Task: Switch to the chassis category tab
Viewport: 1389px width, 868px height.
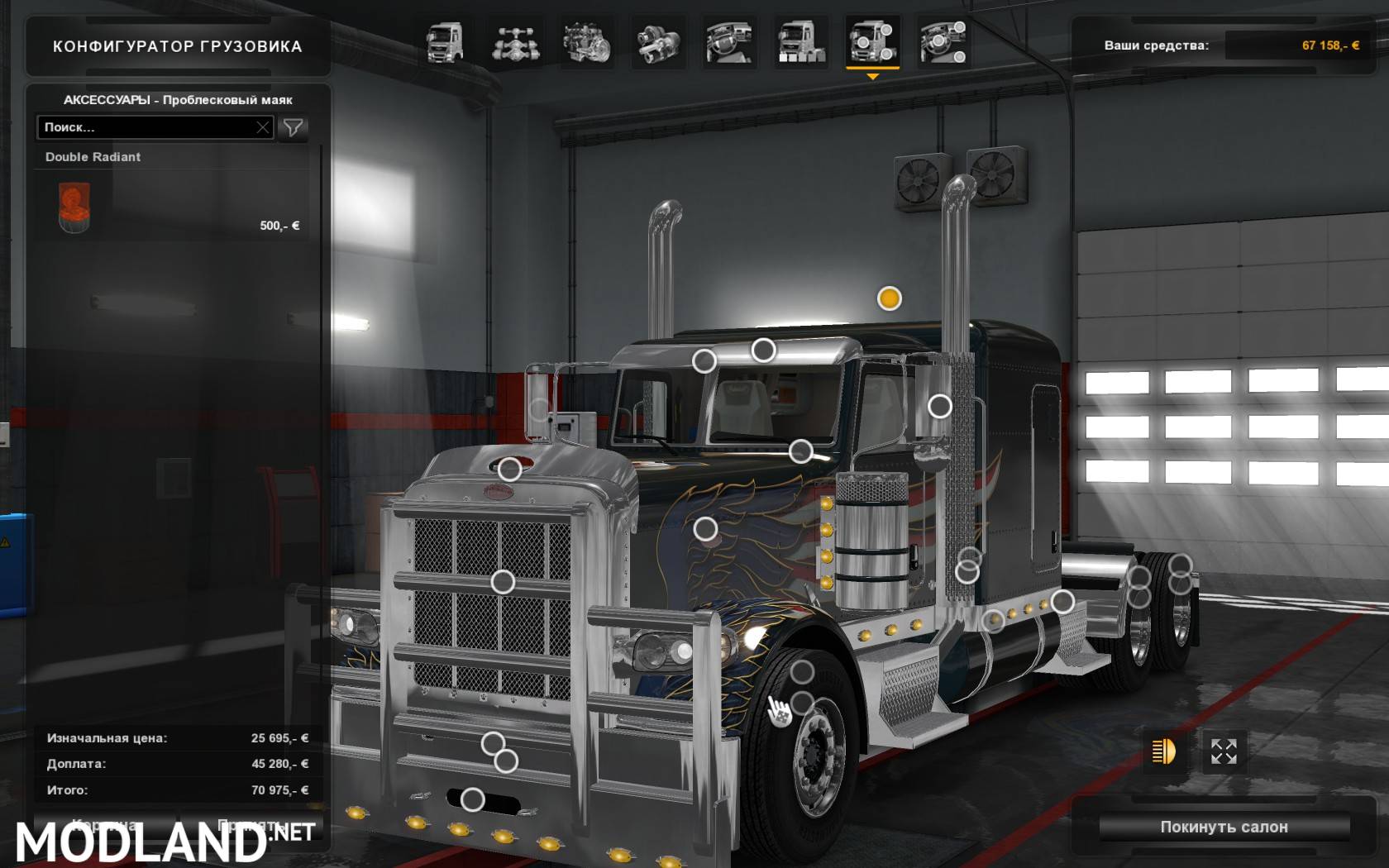Action: click(516, 43)
